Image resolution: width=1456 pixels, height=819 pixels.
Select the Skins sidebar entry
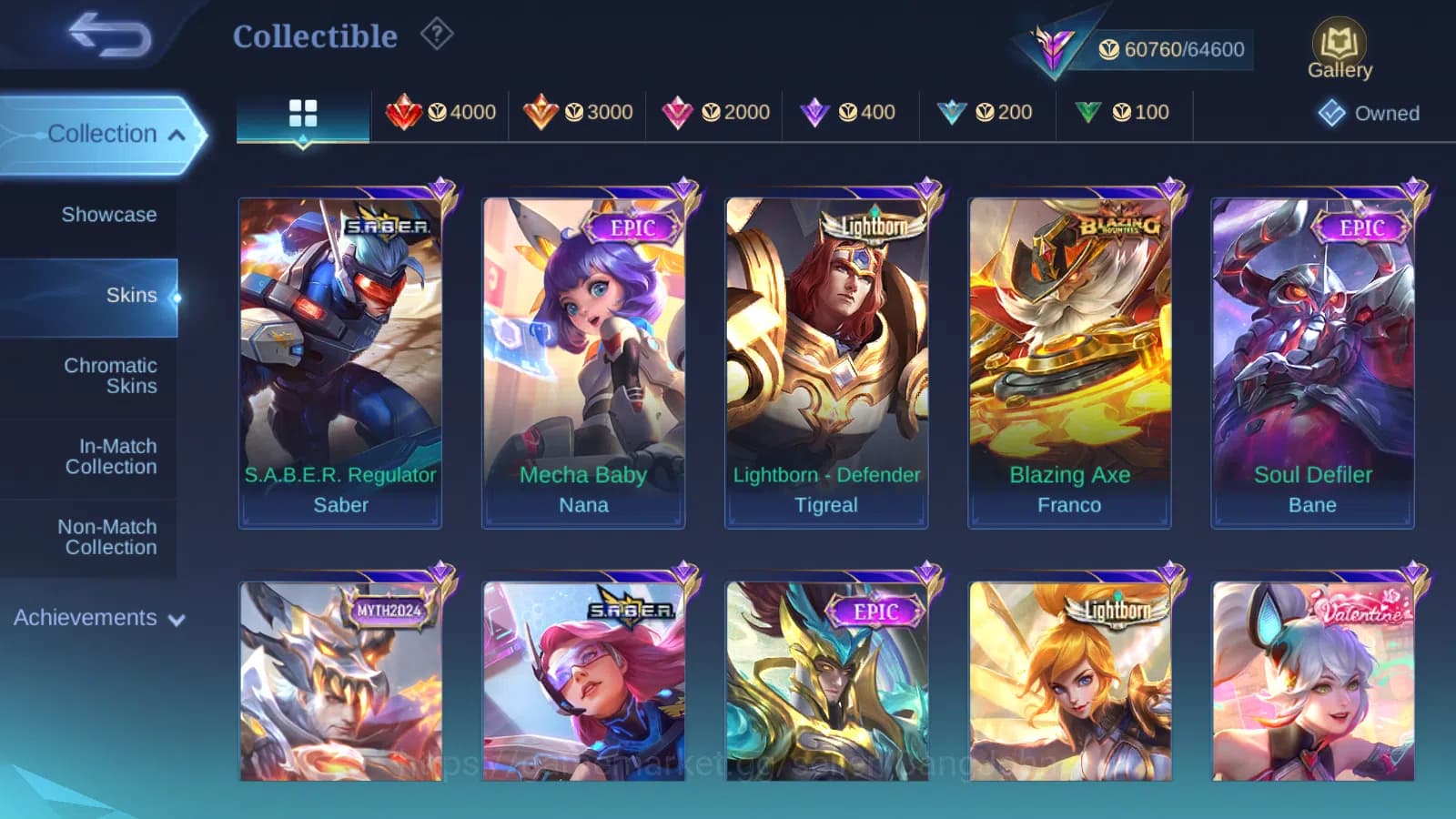click(x=132, y=295)
